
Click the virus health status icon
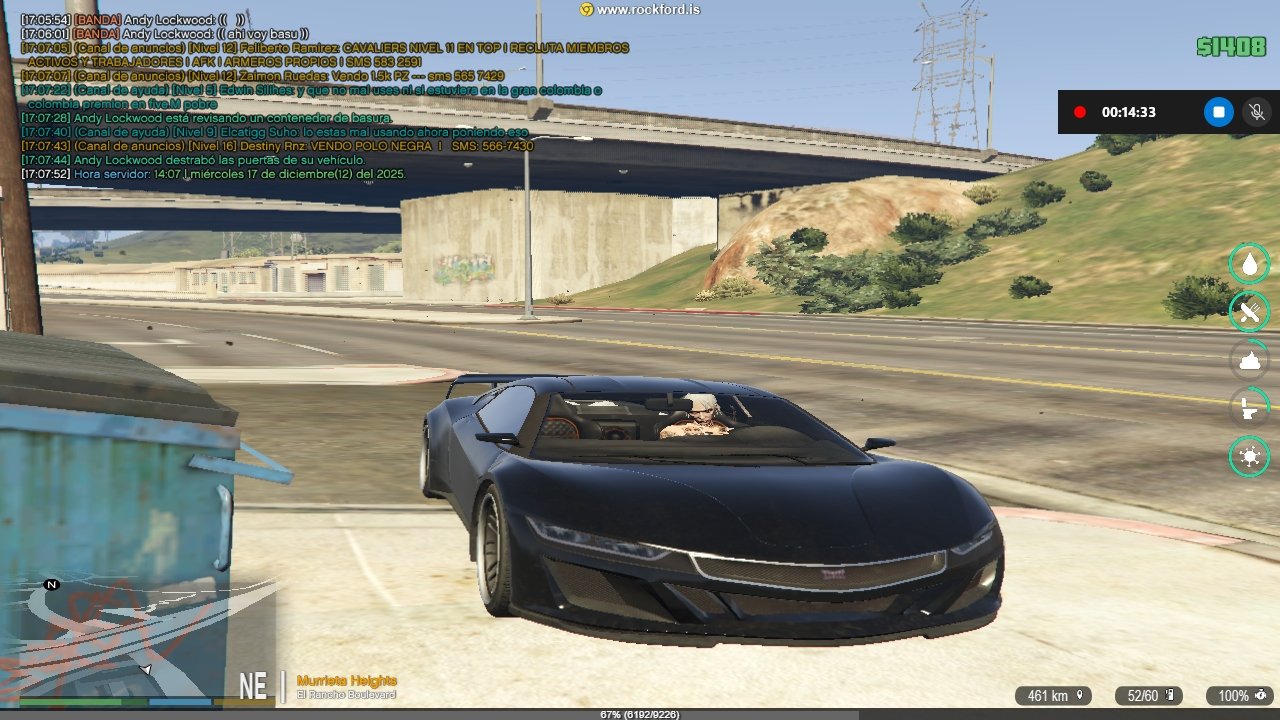[x=1249, y=457]
